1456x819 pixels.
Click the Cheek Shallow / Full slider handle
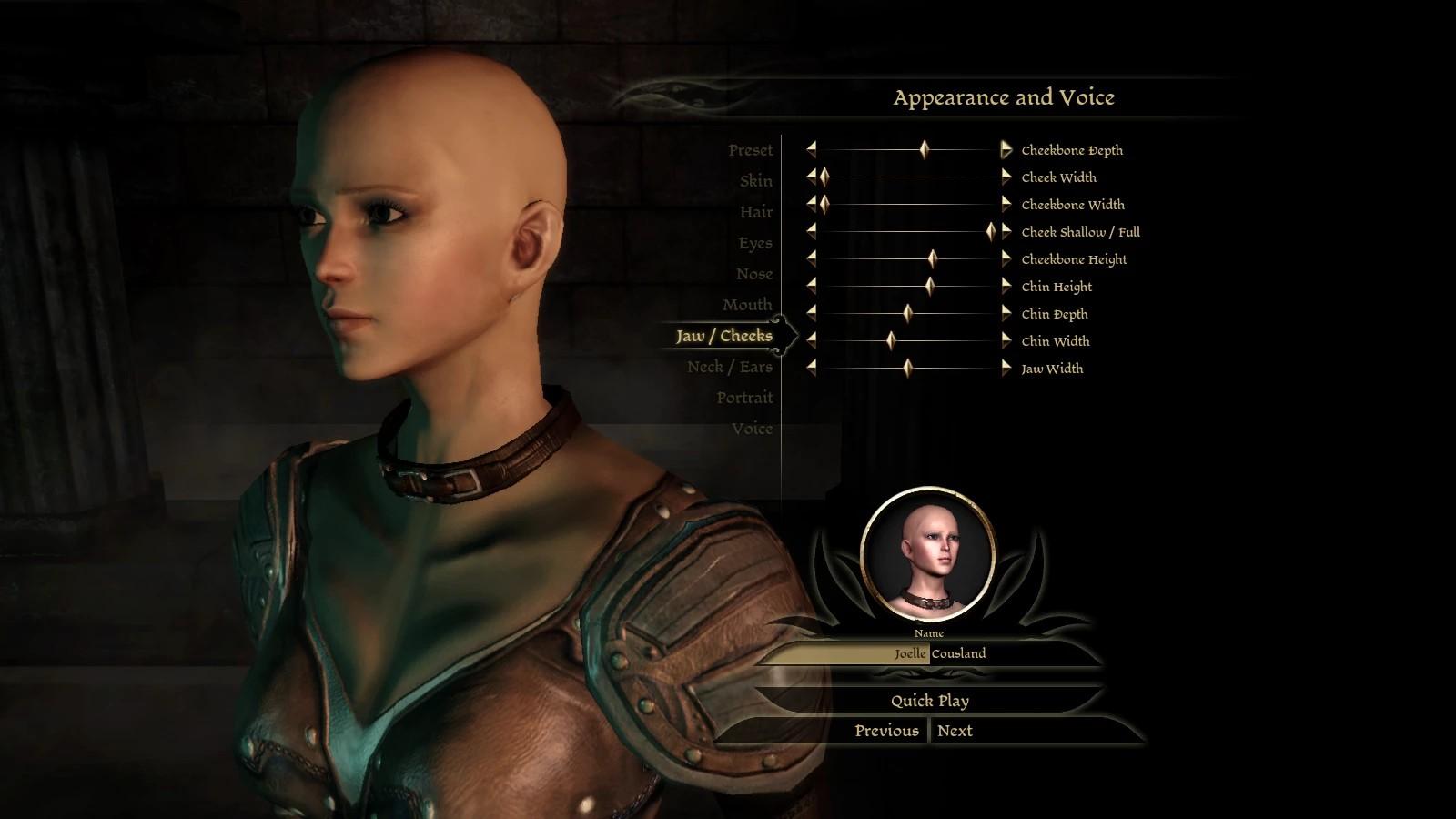pyautogui.click(x=990, y=232)
